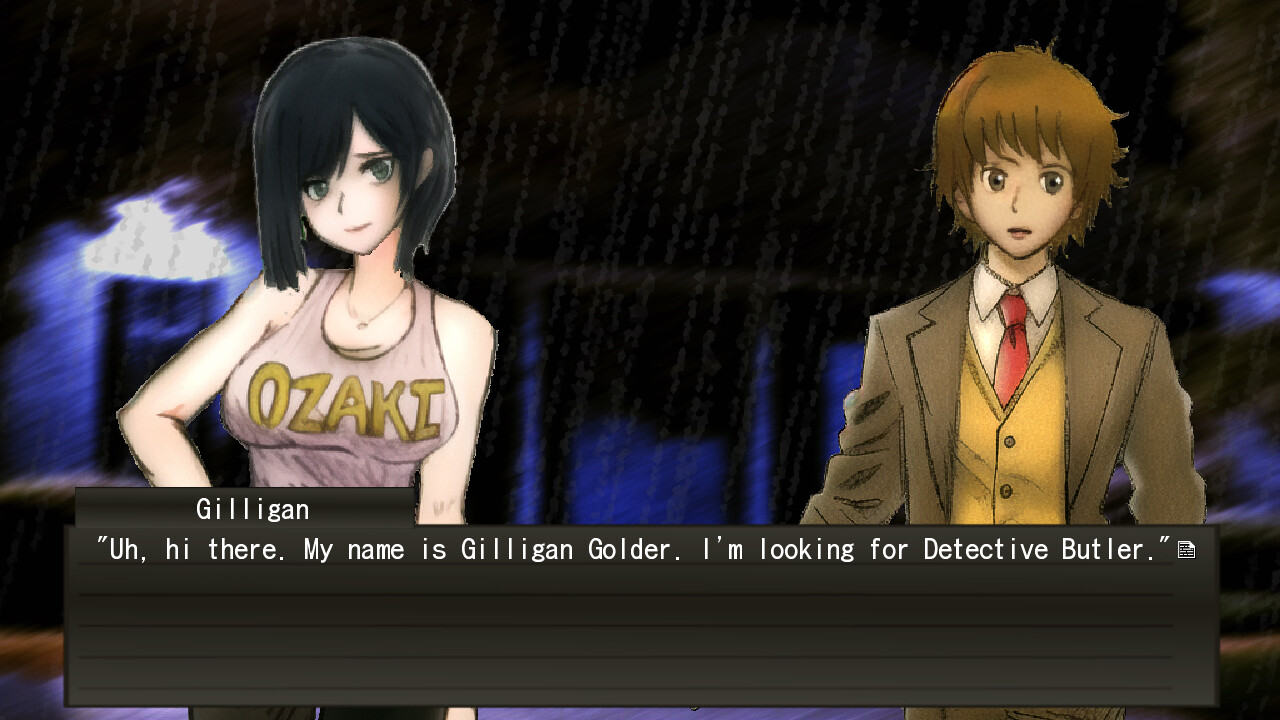Screen dimensions: 1280x720
Task: Select the page icon to review message history
Action: tap(1186, 549)
